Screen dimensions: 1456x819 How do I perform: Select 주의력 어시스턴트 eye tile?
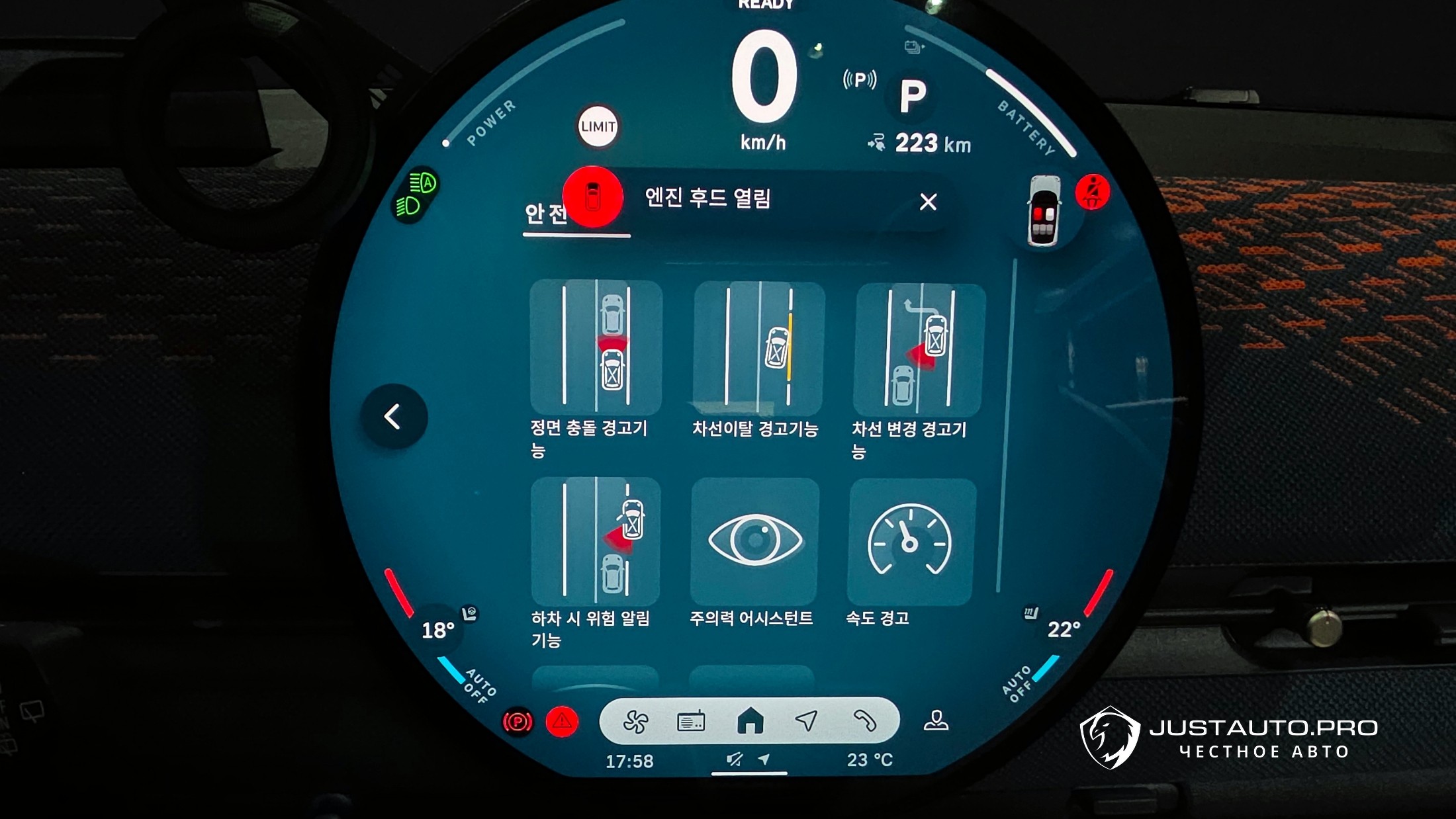(x=754, y=540)
